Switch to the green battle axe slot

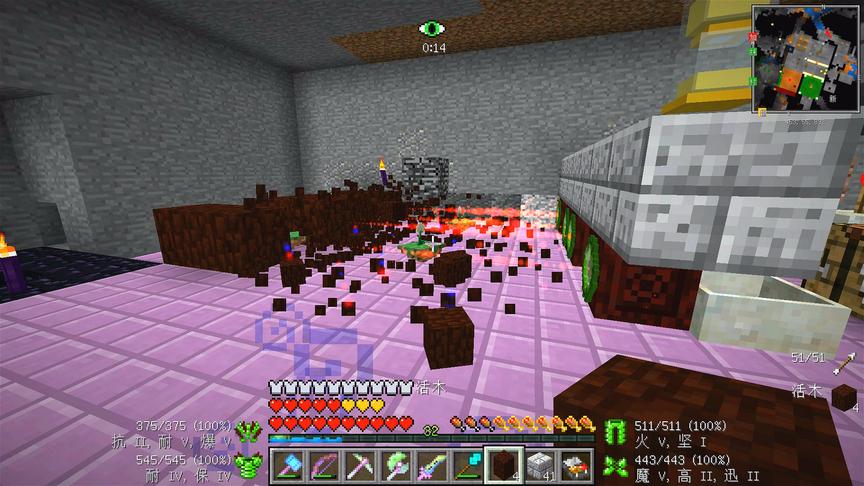395,465
